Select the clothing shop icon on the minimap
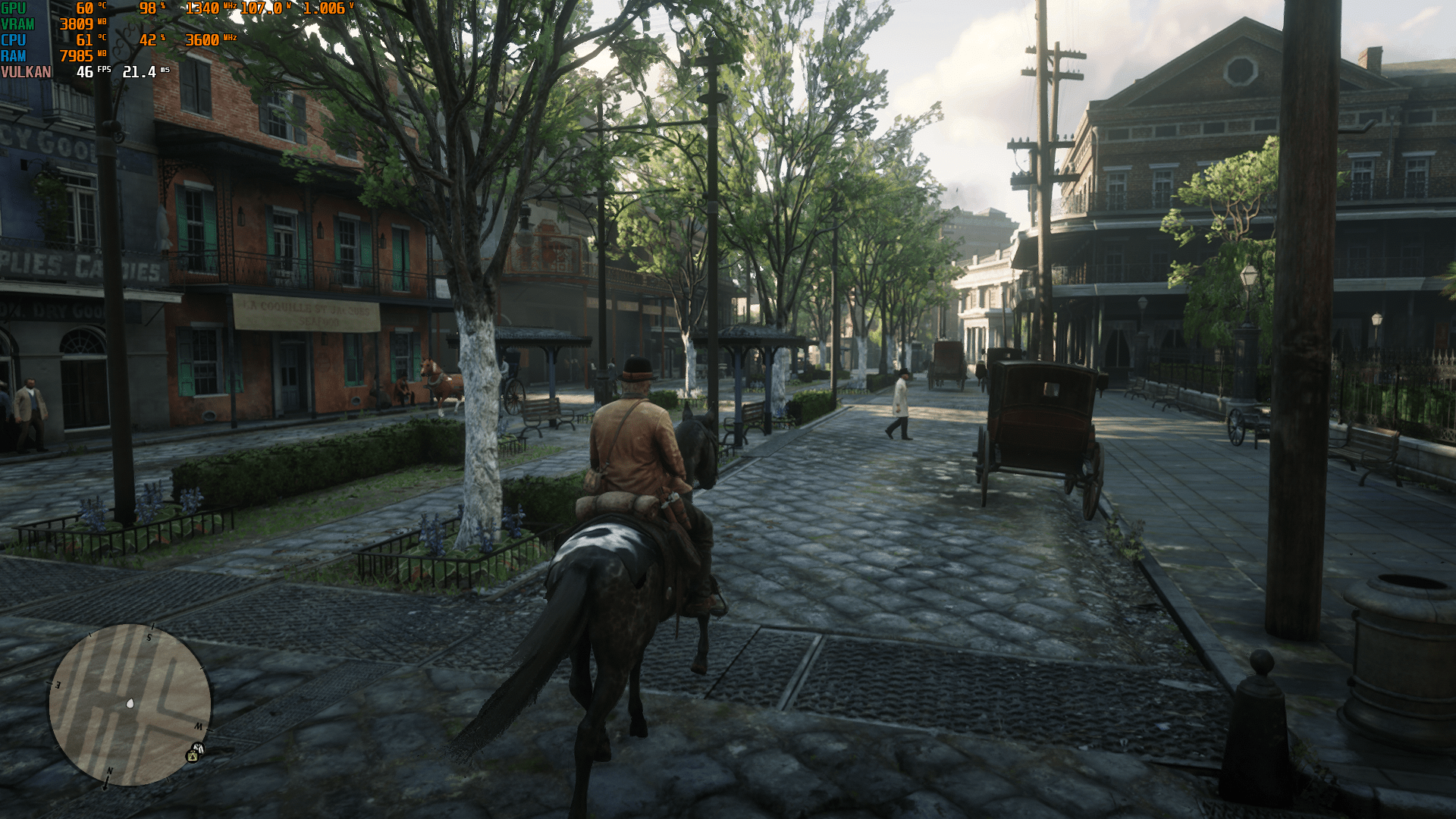This screenshot has height=819, width=1456. click(199, 748)
